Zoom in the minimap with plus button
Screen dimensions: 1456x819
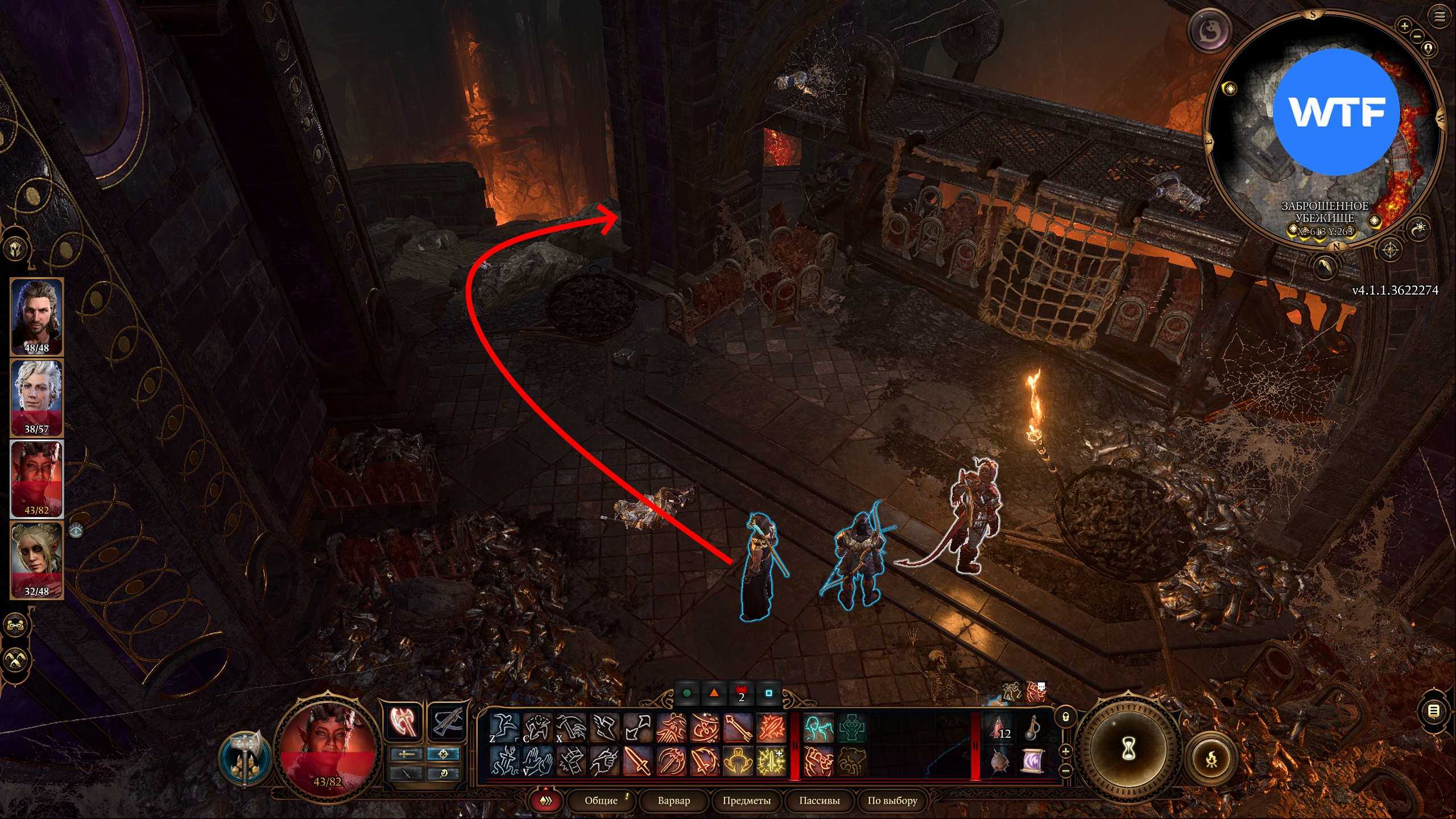click(x=1404, y=26)
